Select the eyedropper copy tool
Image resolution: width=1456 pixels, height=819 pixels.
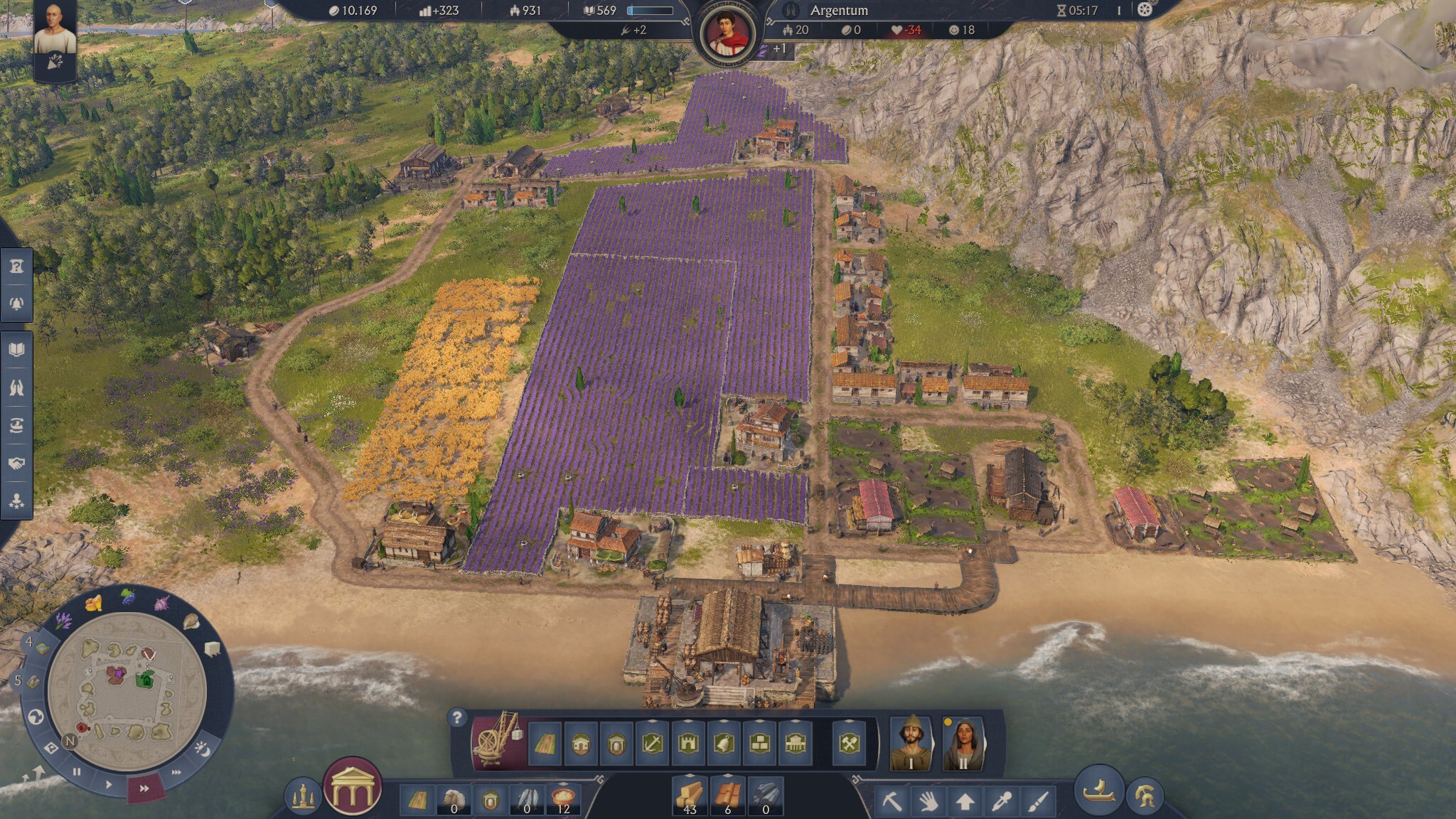click(x=1001, y=801)
